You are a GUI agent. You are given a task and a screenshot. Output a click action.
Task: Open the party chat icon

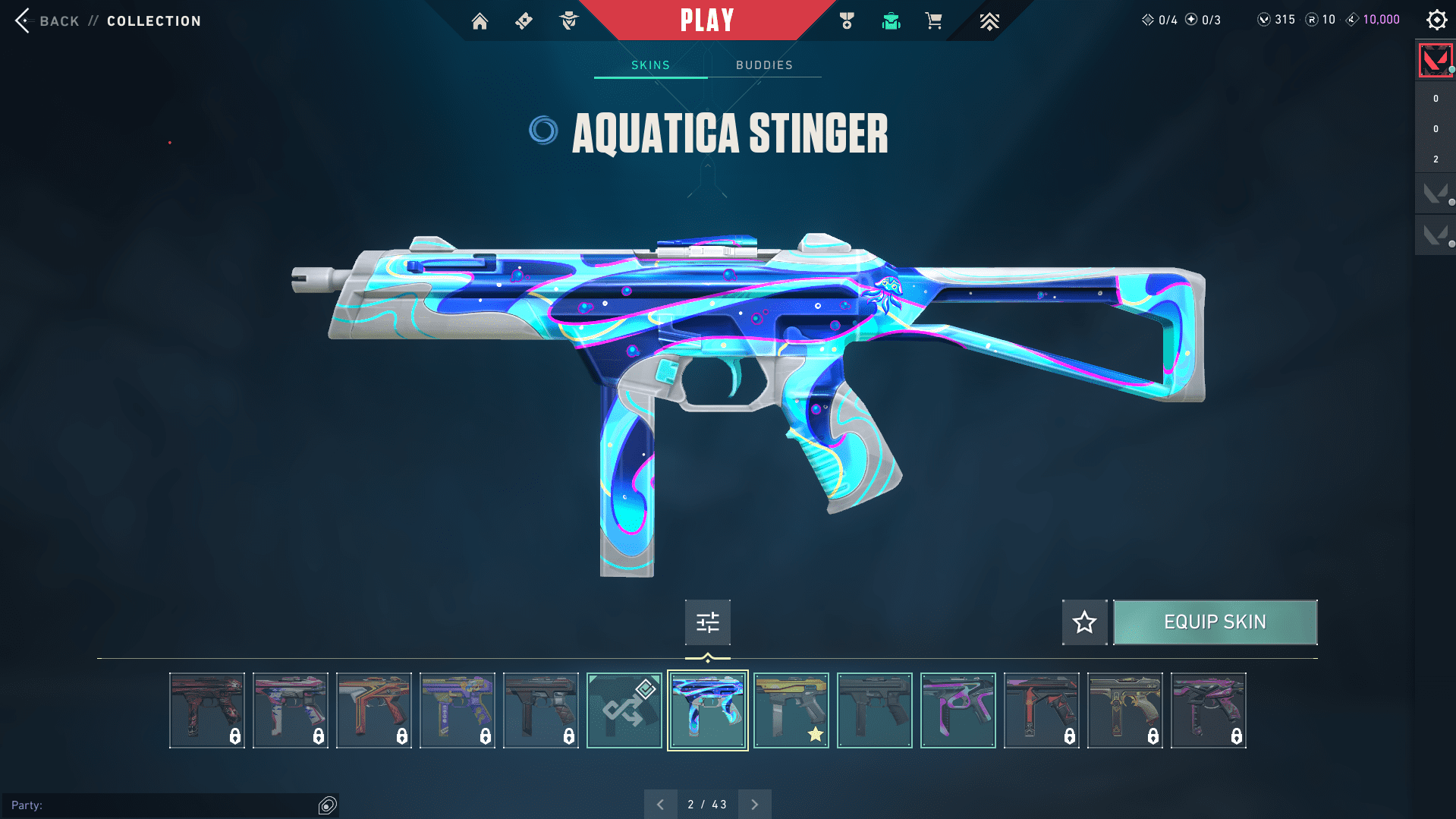click(328, 805)
